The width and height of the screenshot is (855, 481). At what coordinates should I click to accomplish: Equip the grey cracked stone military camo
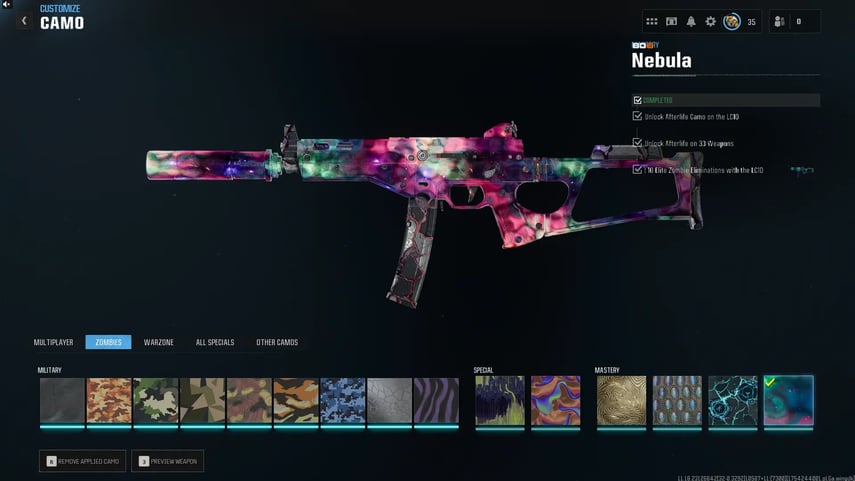(x=389, y=400)
